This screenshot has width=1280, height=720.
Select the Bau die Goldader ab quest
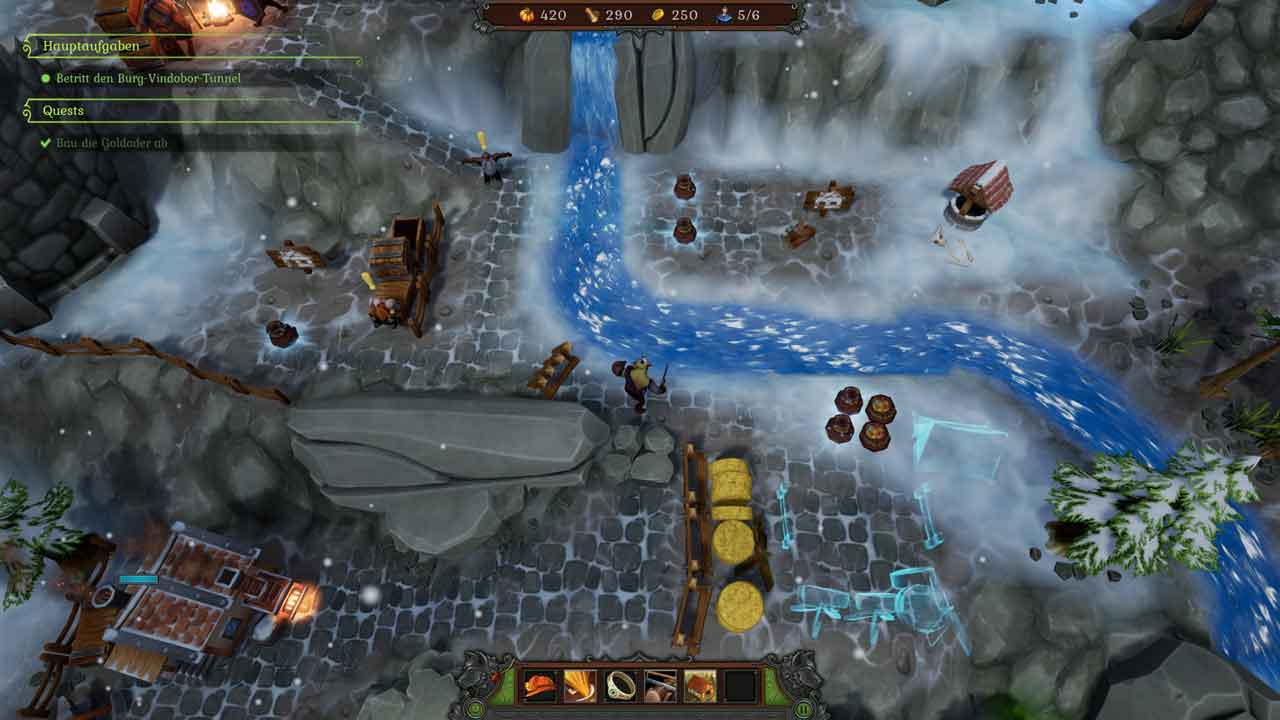(110, 143)
